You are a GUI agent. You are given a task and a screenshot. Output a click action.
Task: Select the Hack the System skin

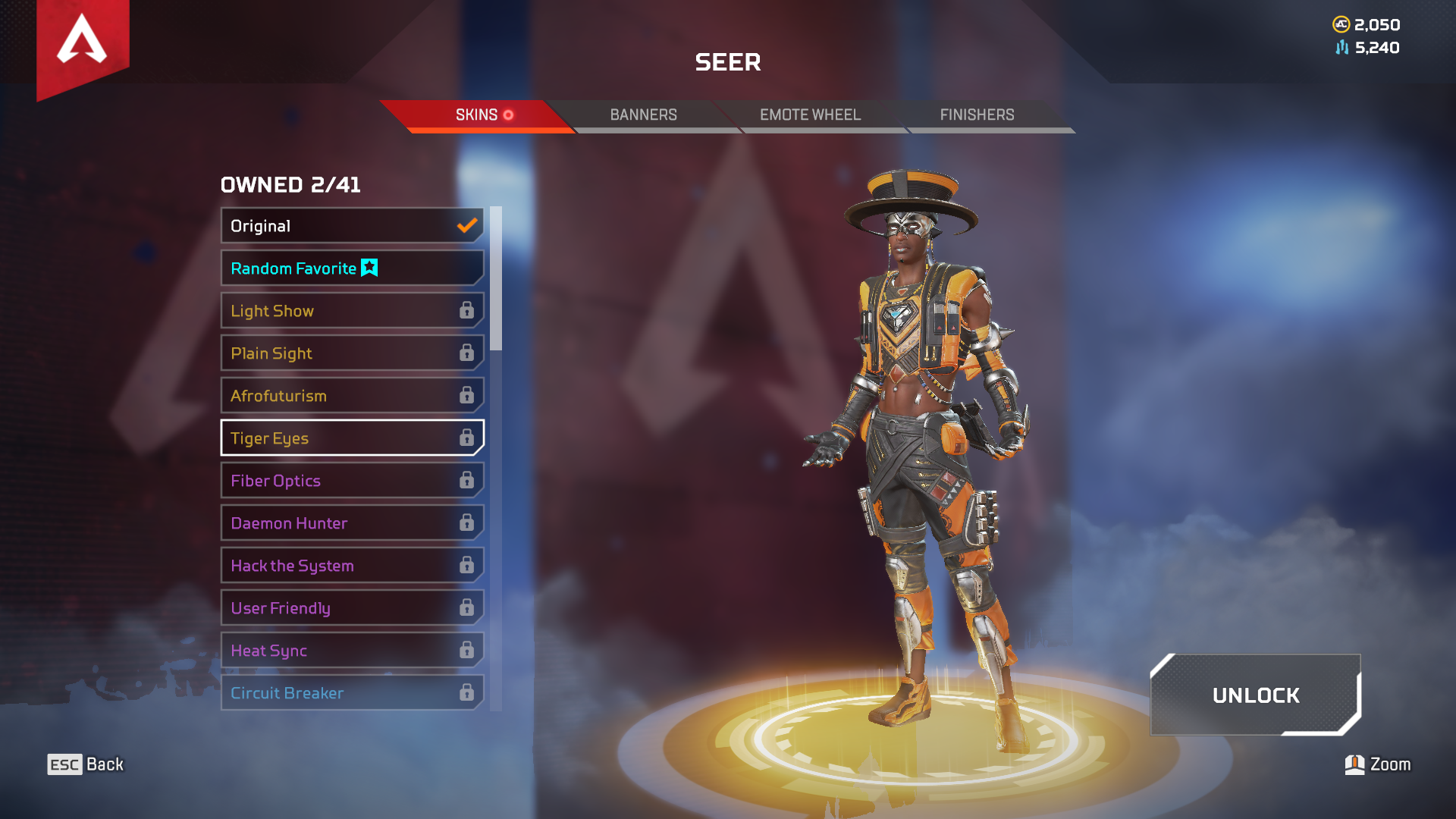pos(318,565)
